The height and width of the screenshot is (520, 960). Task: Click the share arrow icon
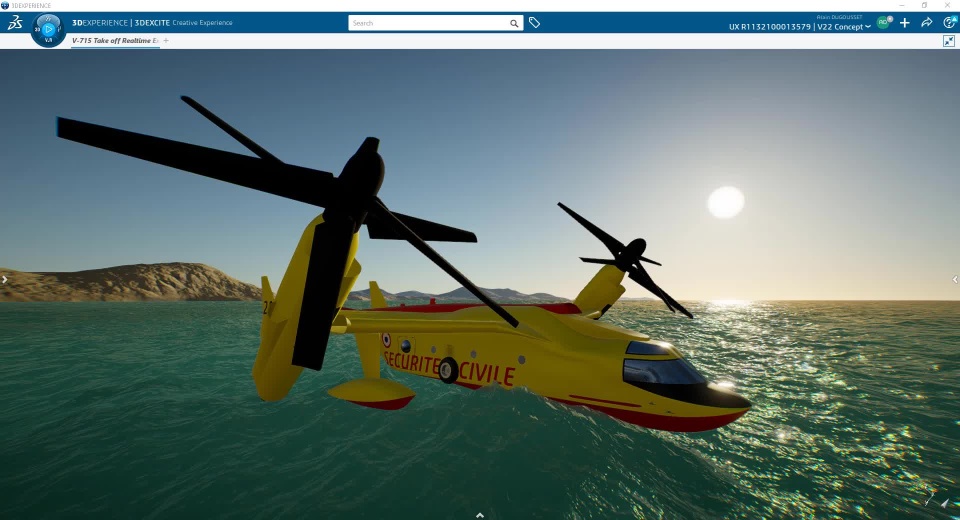point(927,23)
